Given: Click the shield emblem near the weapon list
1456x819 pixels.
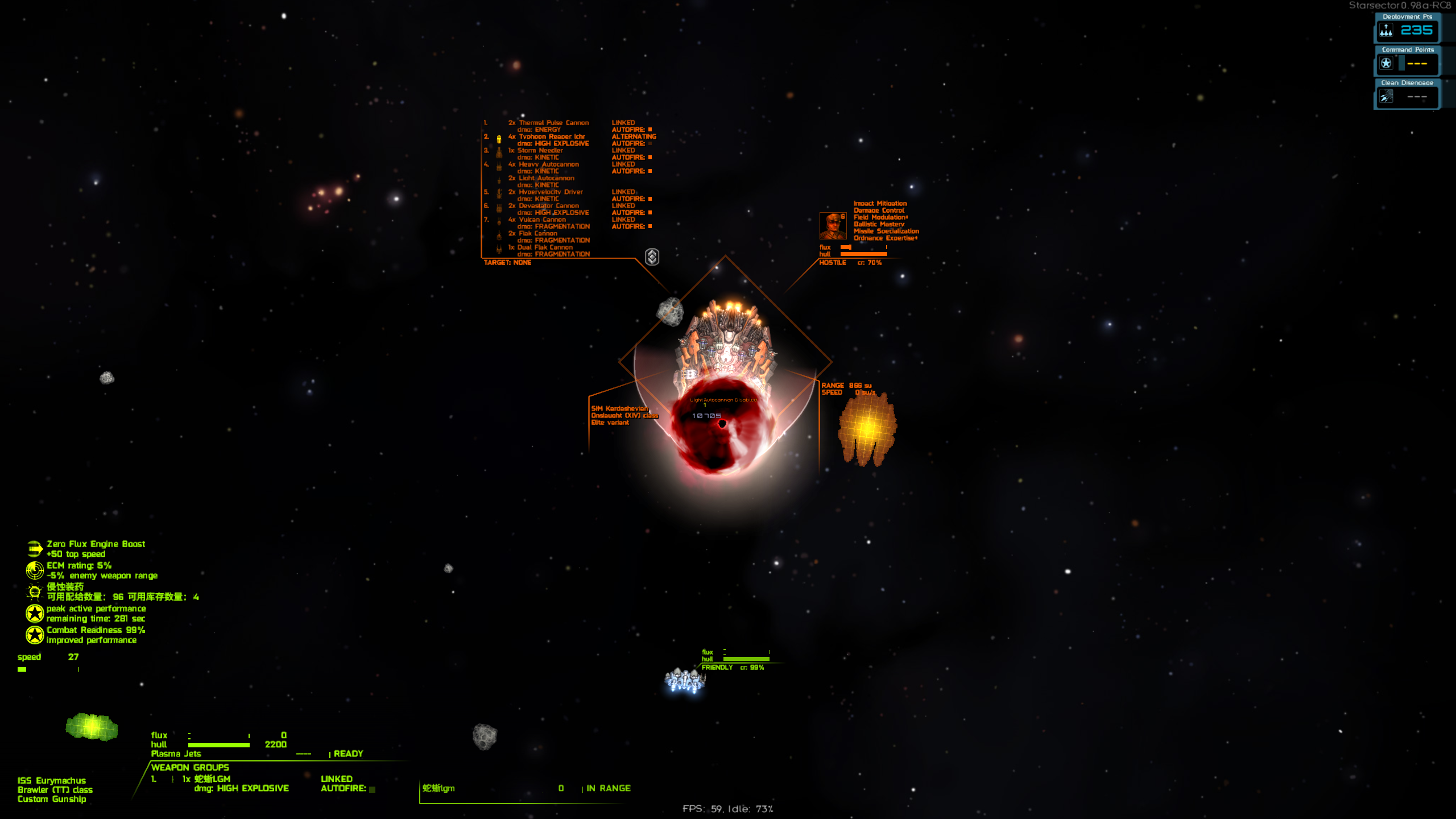Looking at the screenshot, I should [x=652, y=257].
